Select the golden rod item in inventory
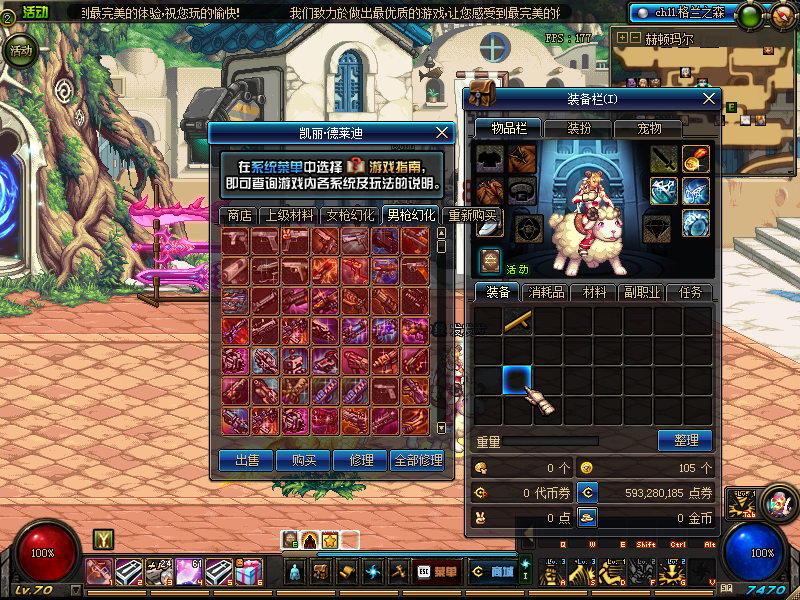 click(x=517, y=321)
